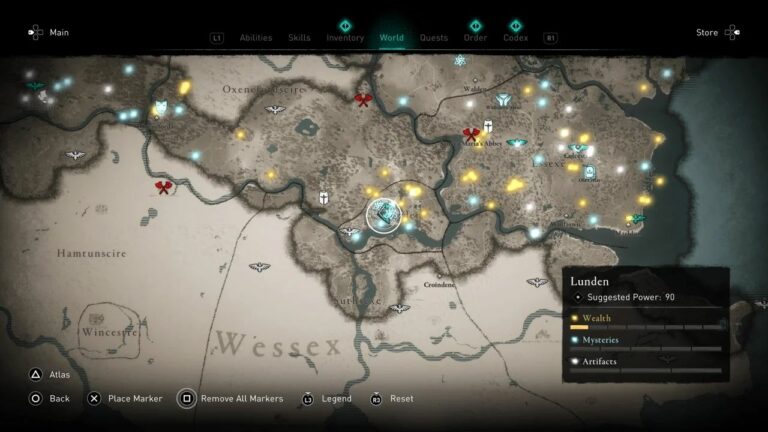Choose Place Marker
This screenshot has height=432, width=768.
coord(124,398)
